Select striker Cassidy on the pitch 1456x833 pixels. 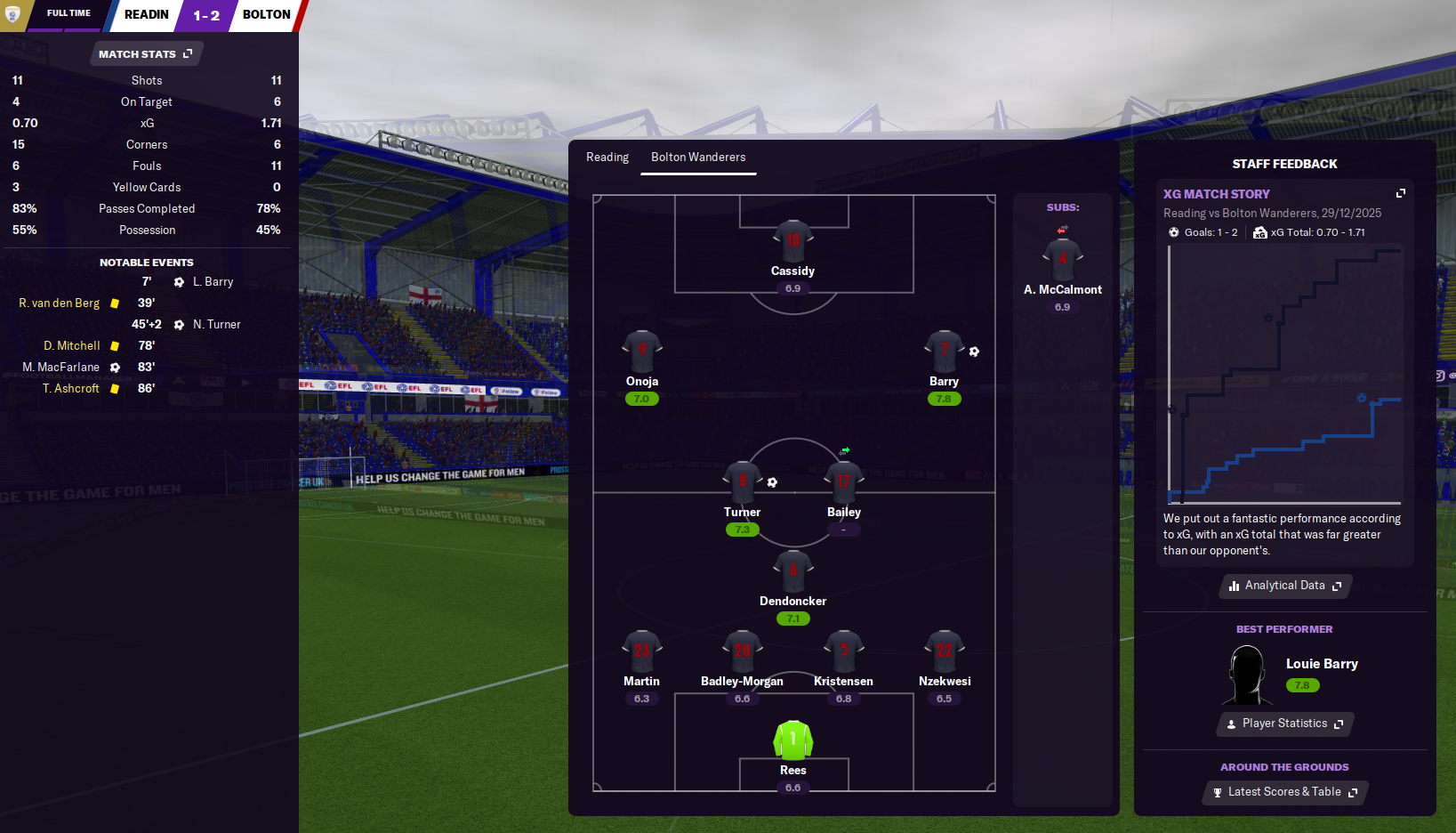792,240
